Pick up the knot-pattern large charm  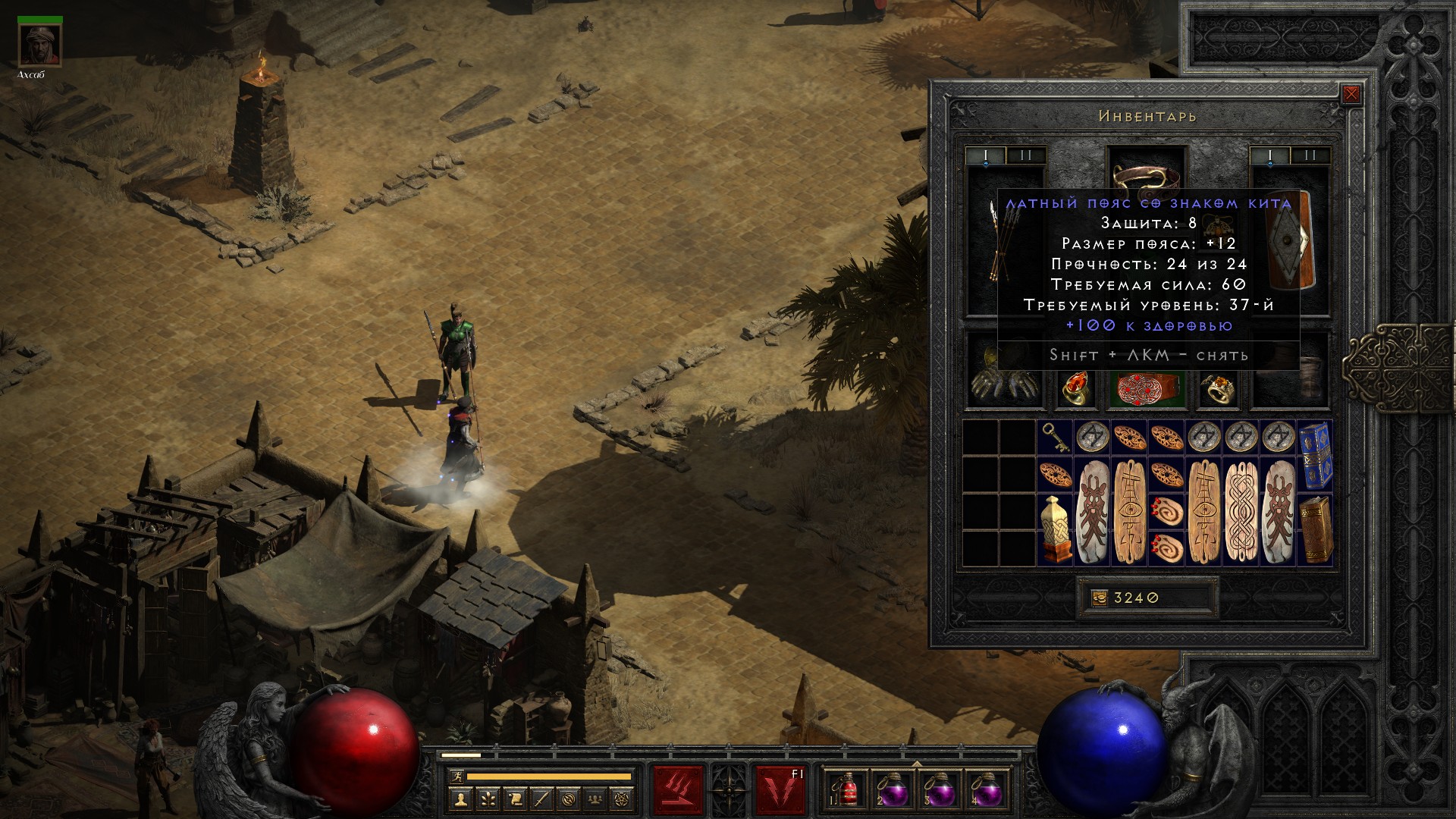point(1240,512)
